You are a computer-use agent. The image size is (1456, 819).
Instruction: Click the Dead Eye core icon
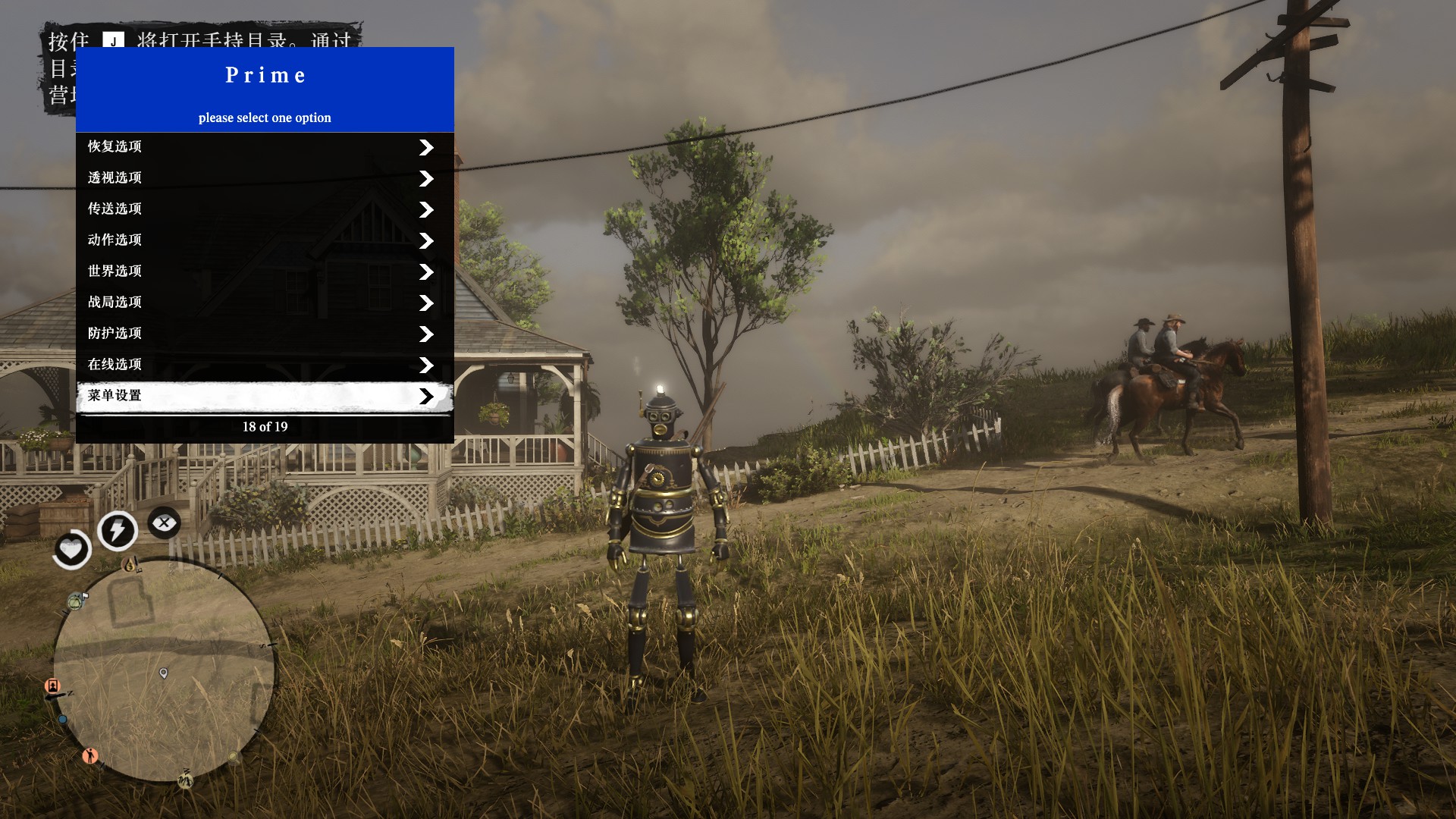click(164, 522)
